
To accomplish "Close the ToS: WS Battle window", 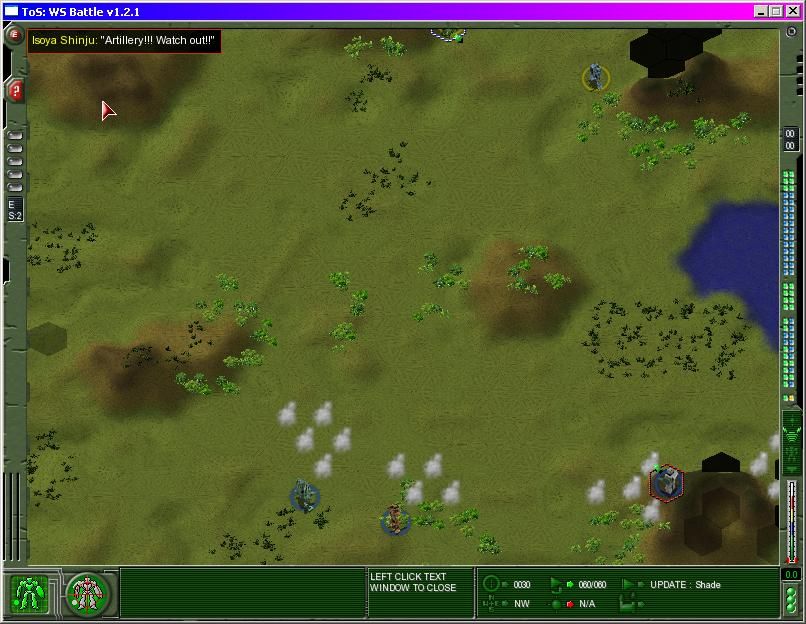I will click(x=791, y=11).
